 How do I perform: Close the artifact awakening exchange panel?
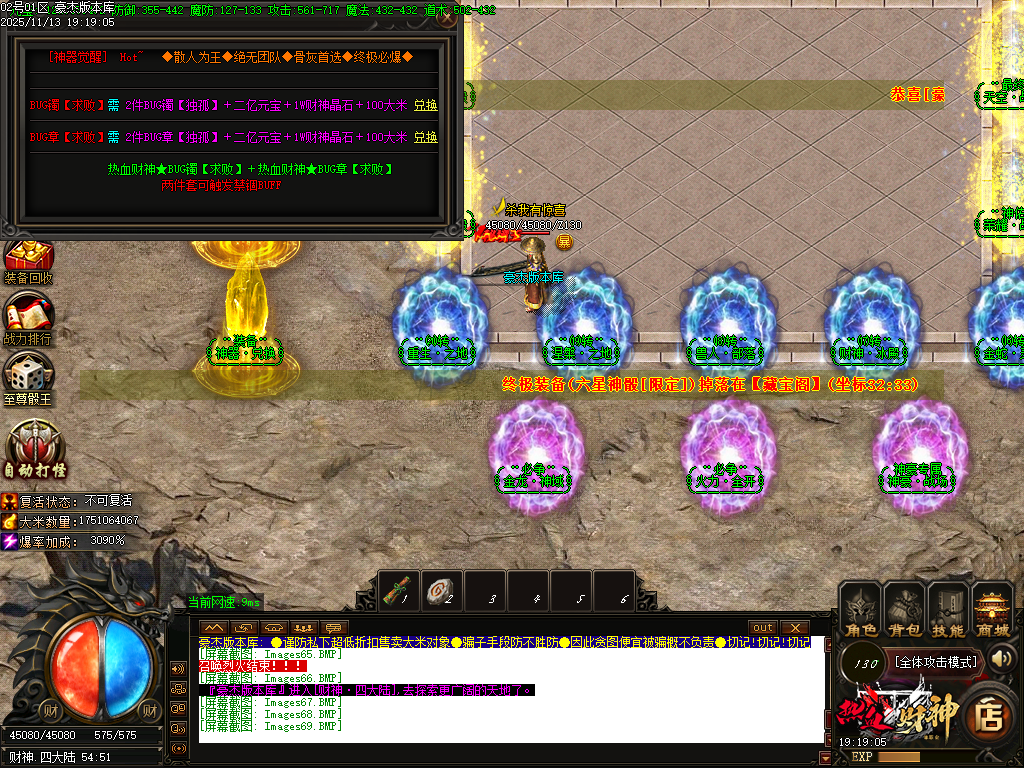pos(448,18)
